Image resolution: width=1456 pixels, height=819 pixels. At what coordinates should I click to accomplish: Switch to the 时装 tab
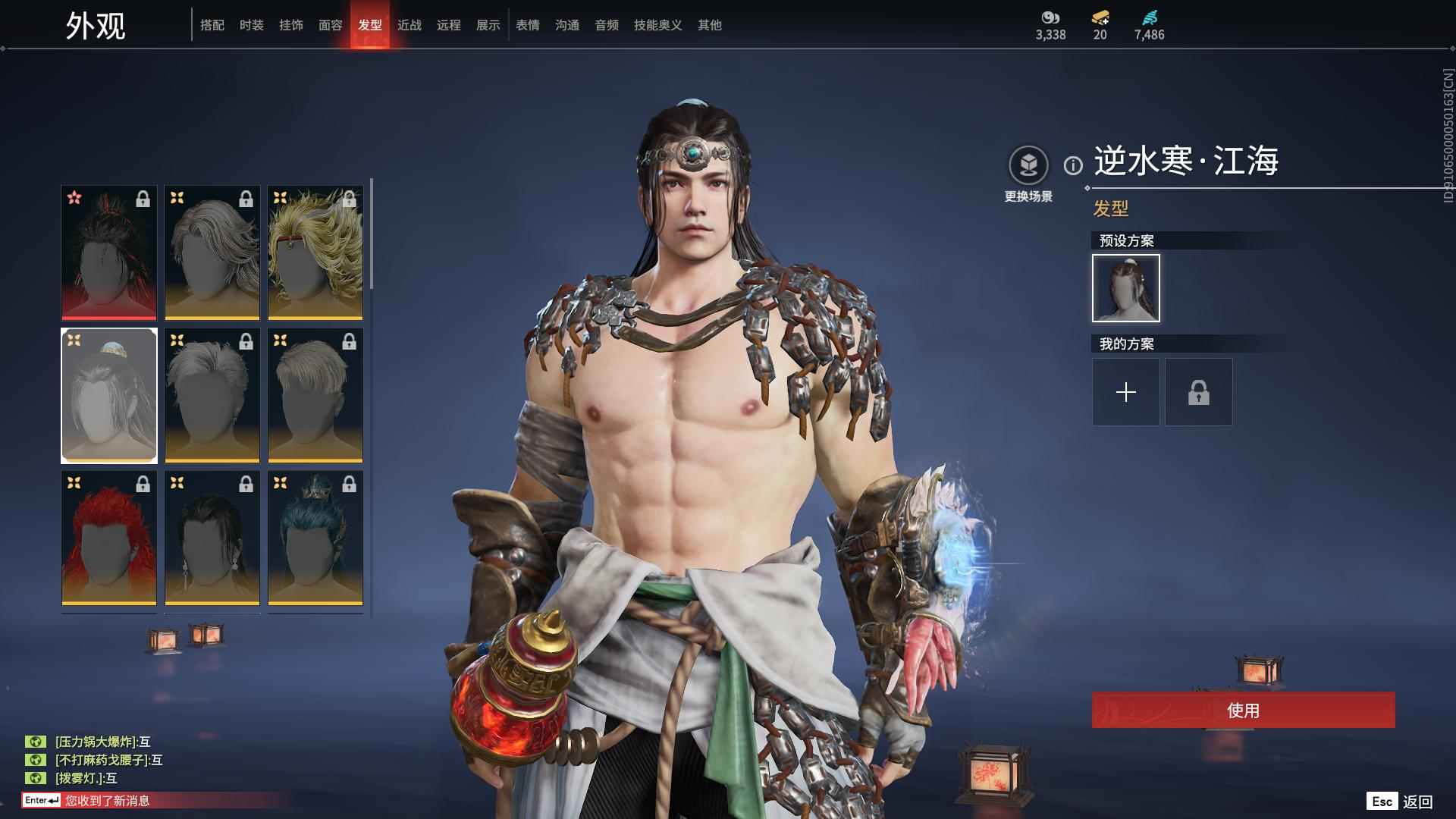[x=251, y=25]
